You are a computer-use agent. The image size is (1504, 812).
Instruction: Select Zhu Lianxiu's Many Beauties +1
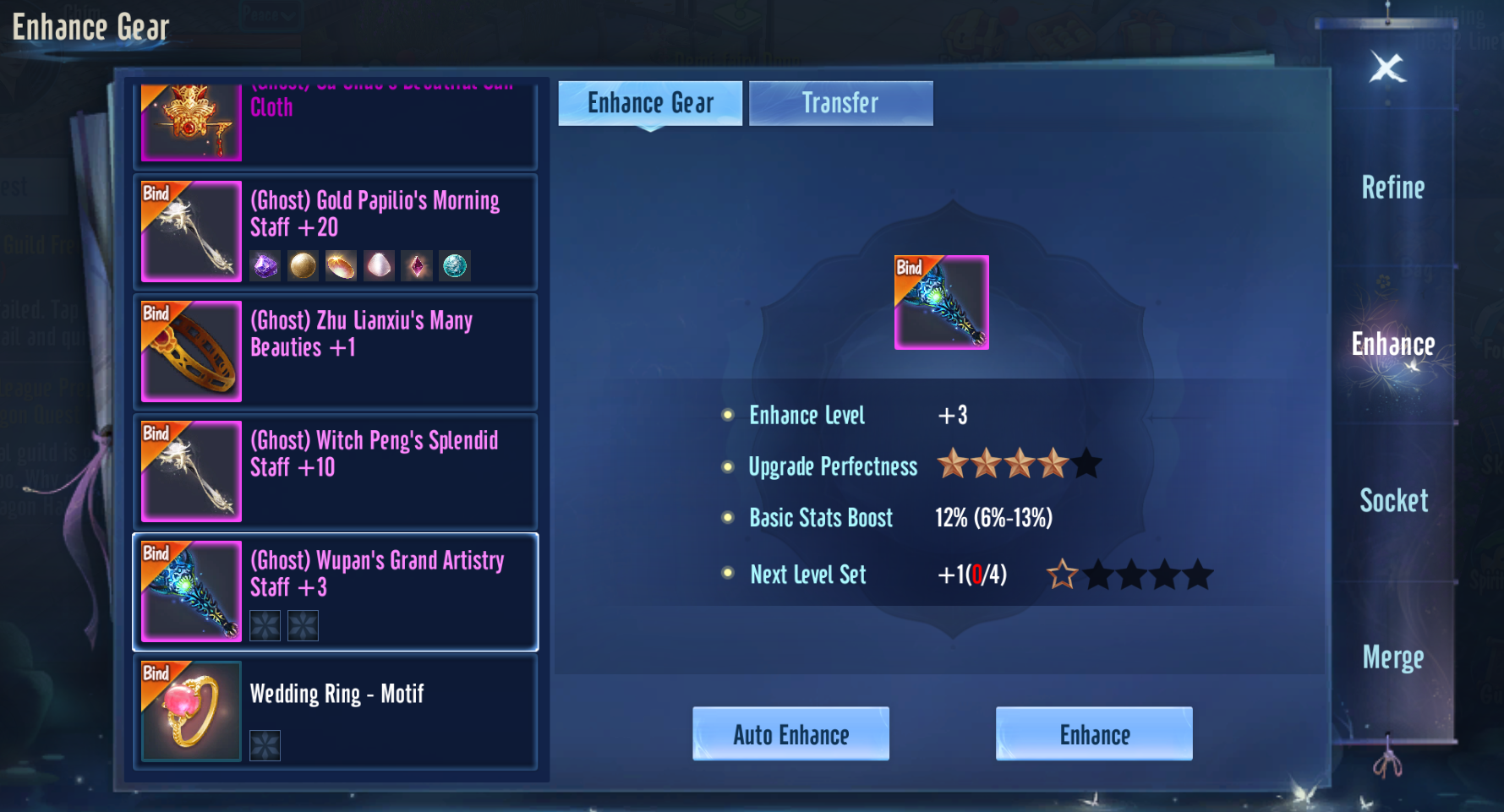pyautogui.click(x=336, y=352)
